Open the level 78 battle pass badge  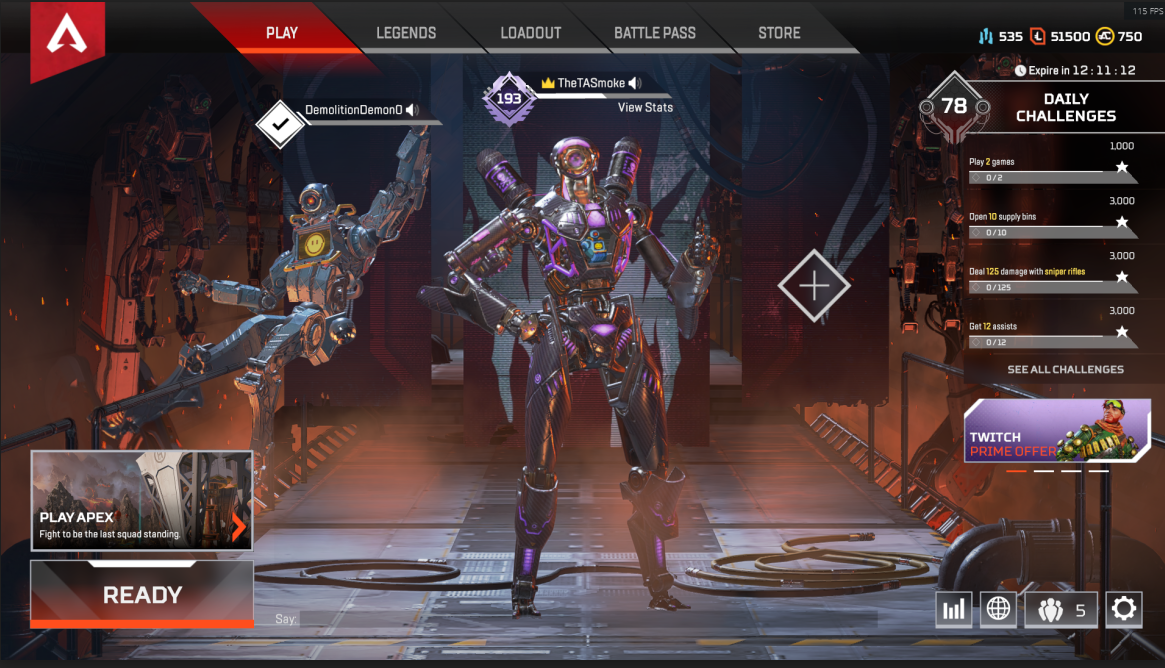pyautogui.click(x=954, y=106)
